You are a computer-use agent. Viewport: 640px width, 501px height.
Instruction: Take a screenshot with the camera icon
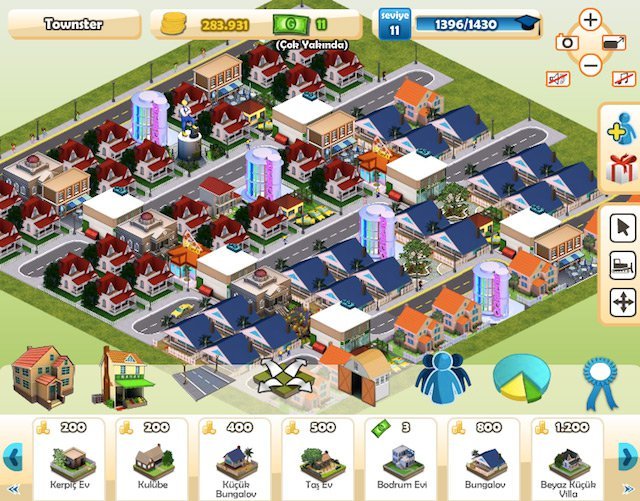click(566, 42)
